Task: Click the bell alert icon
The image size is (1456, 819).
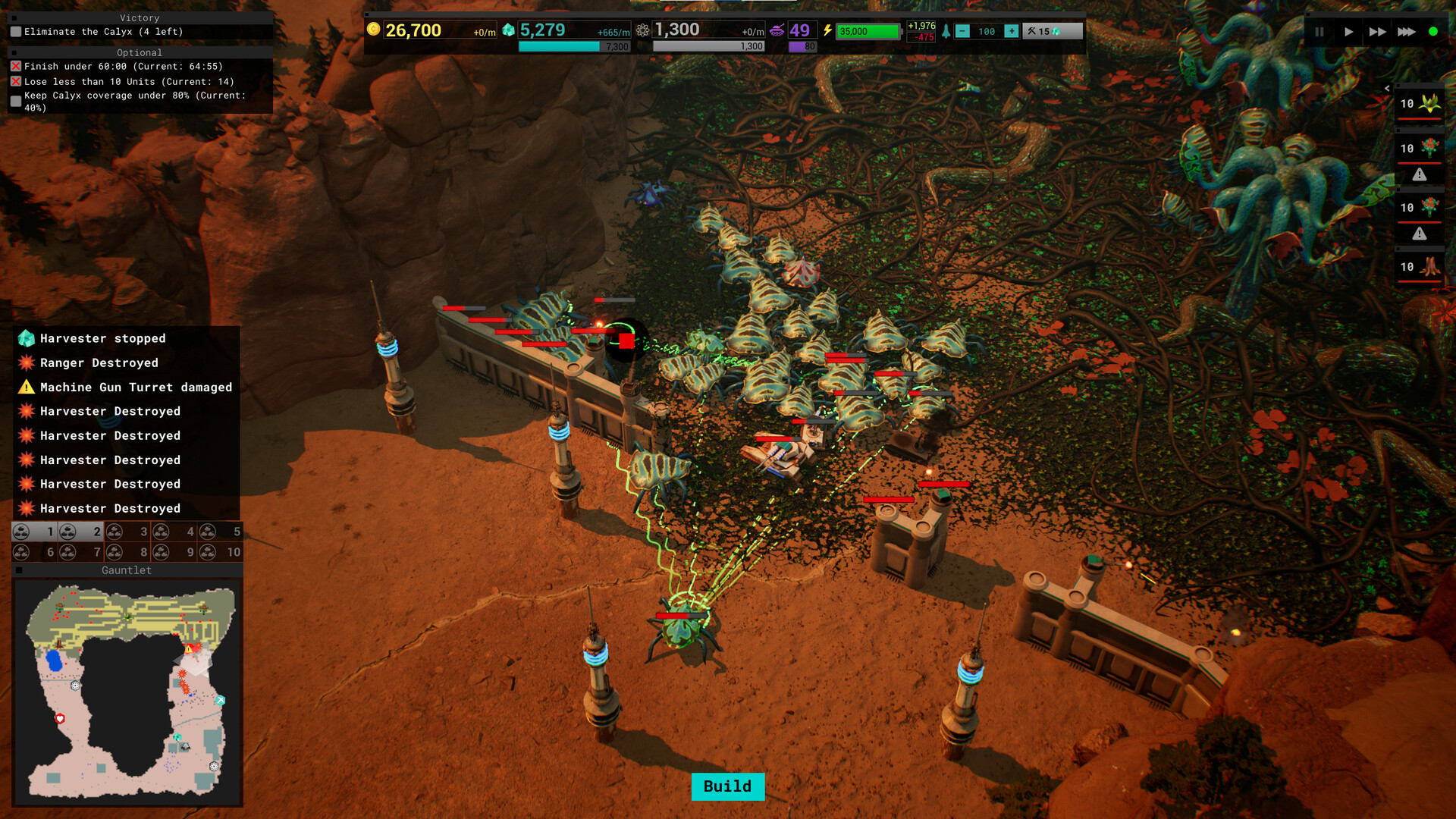Action: [x=945, y=33]
